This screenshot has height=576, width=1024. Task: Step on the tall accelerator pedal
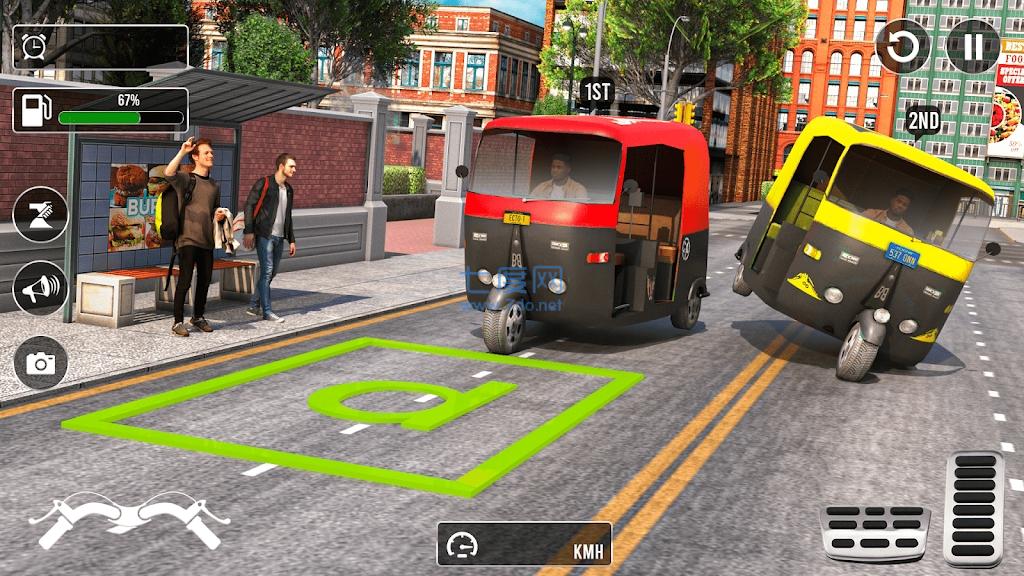coord(973,508)
